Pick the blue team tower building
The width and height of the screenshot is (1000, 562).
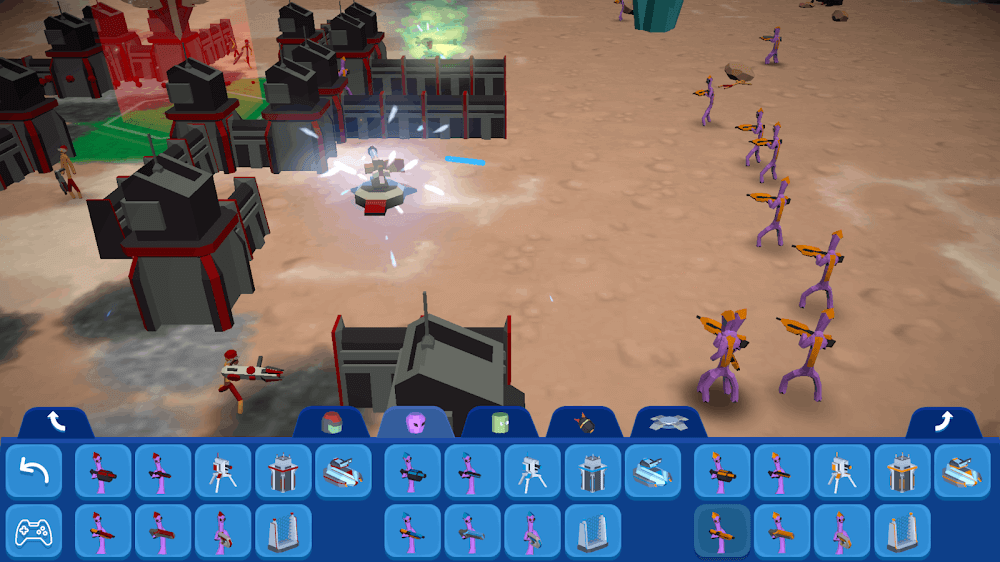(593, 472)
